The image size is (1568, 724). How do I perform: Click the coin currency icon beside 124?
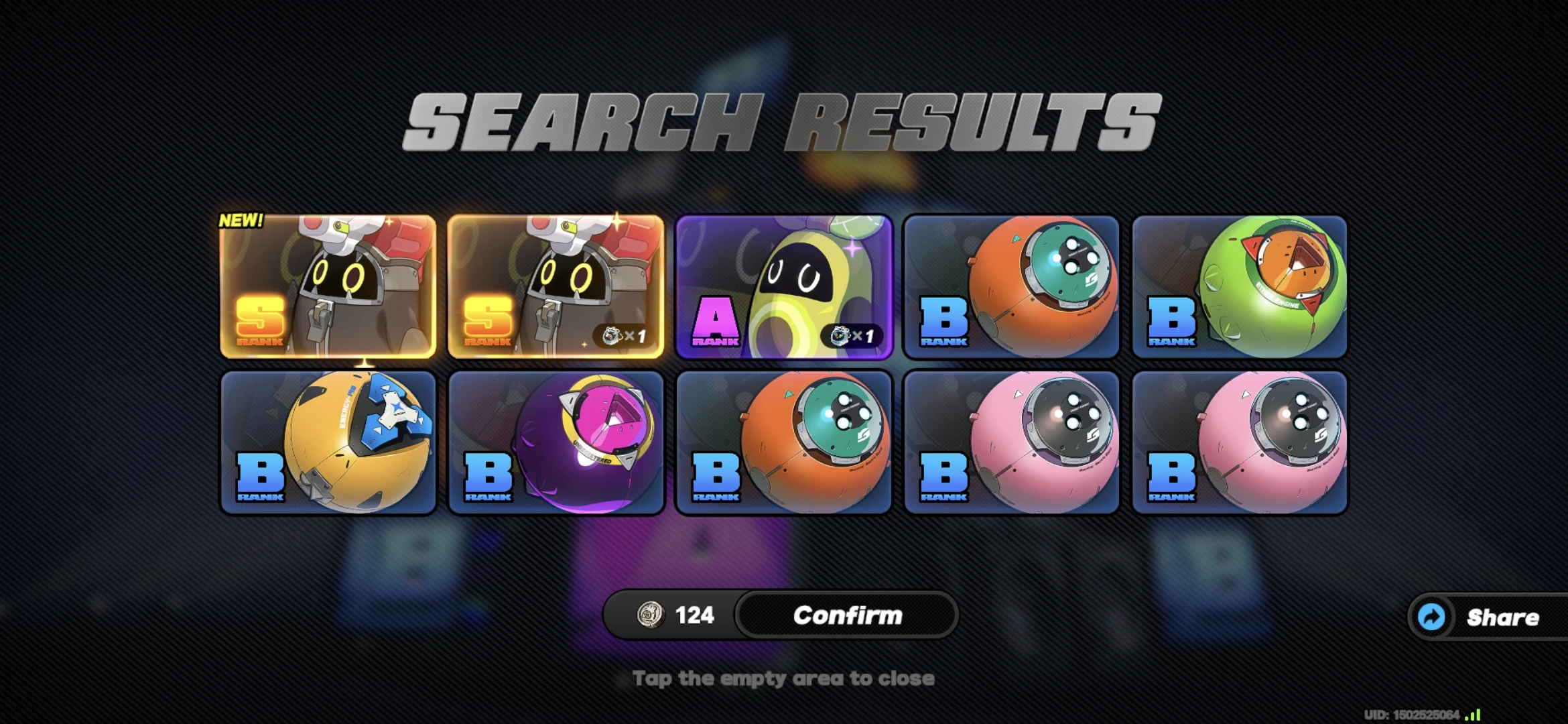point(651,615)
